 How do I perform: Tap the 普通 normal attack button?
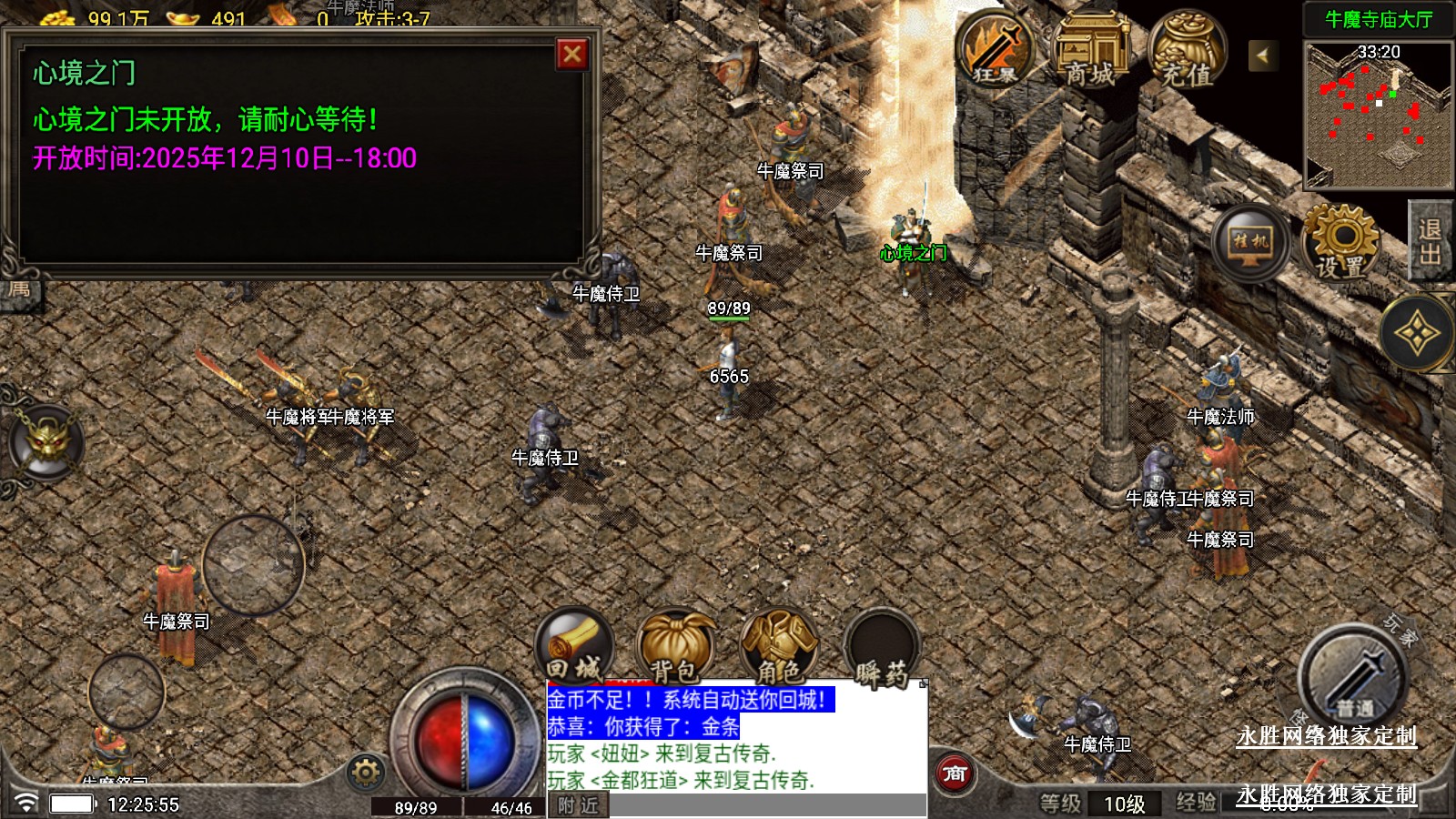coord(1353,680)
